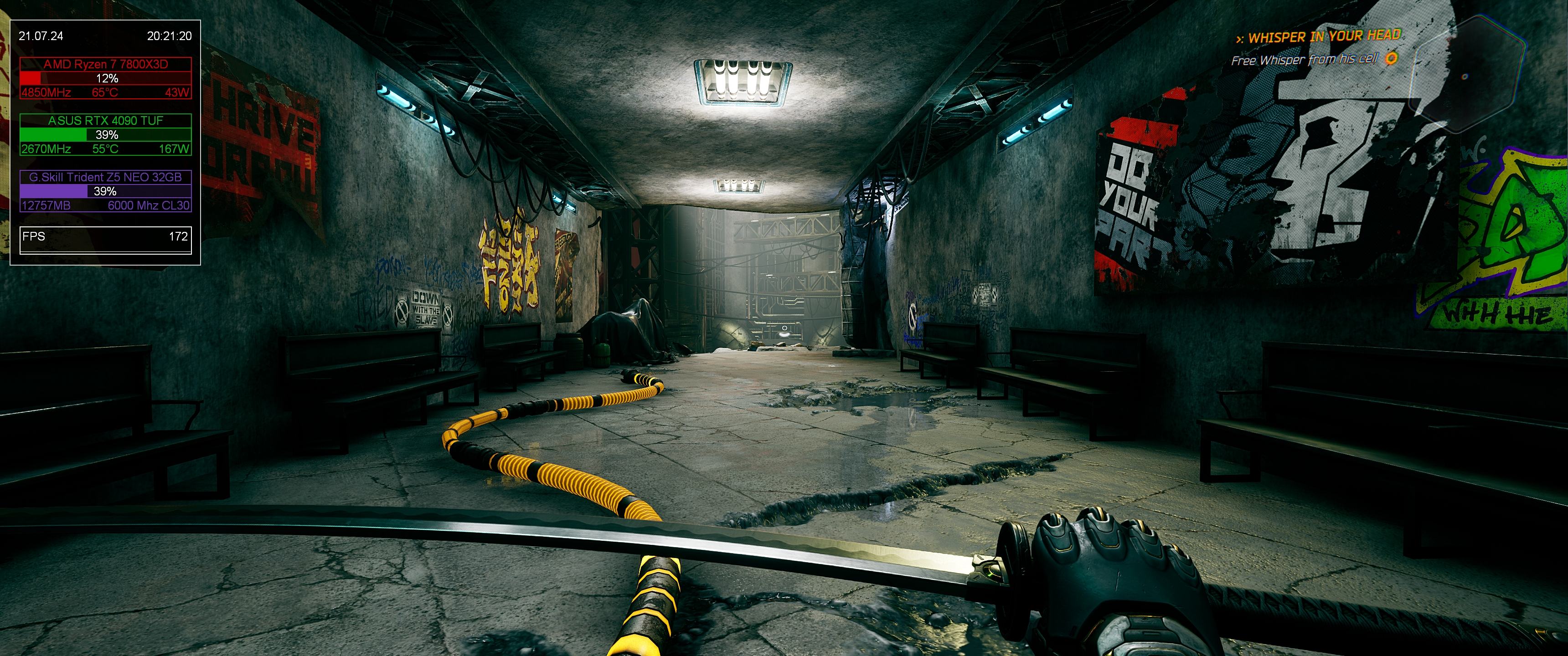Click the orange objective marker icon
Viewport: 1568px width, 656px height.
1391,58
